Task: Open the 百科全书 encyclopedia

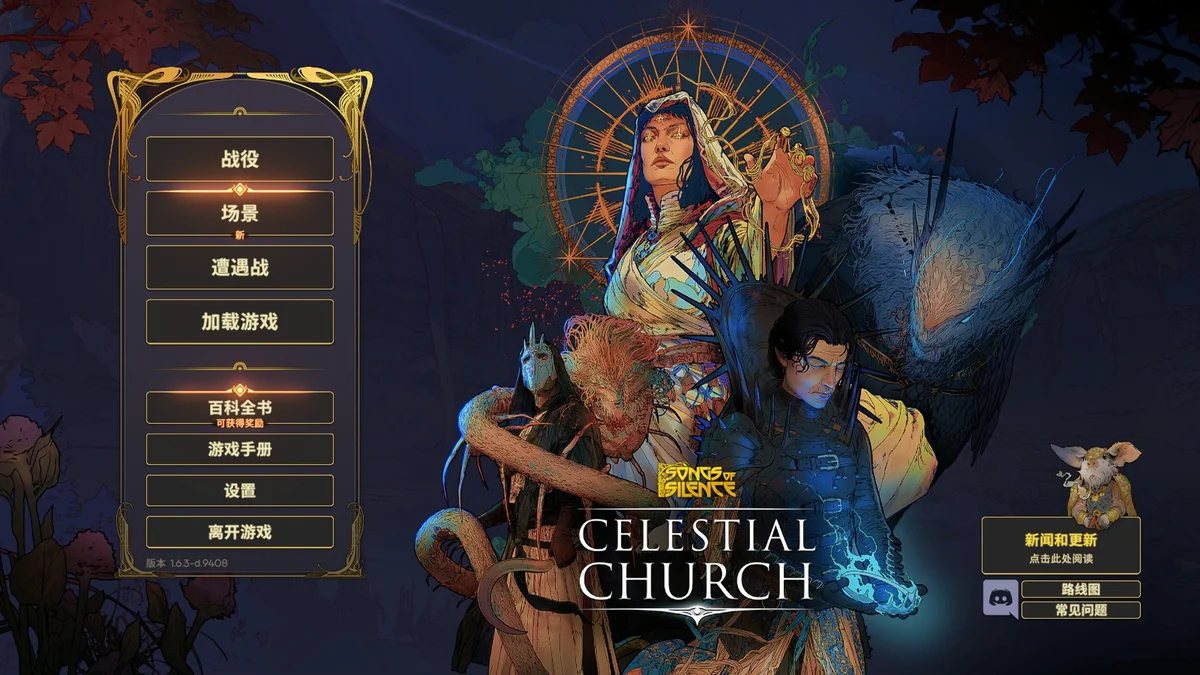Action: point(240,408)
